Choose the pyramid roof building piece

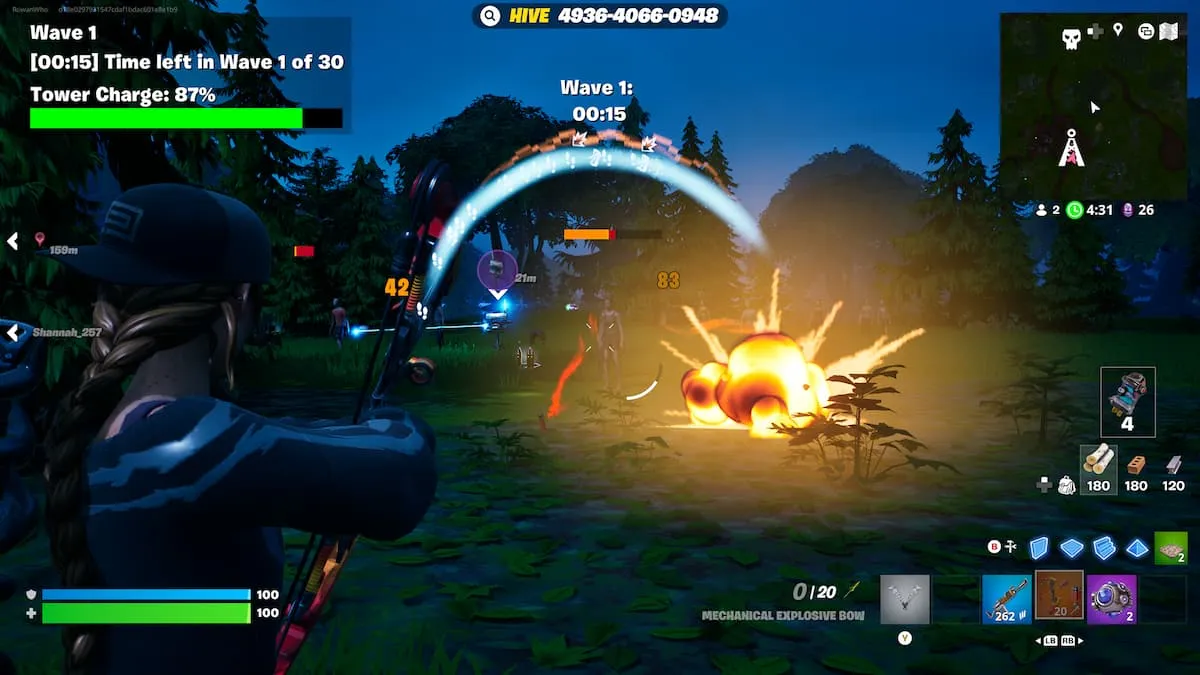click(x=1138, y=548)
